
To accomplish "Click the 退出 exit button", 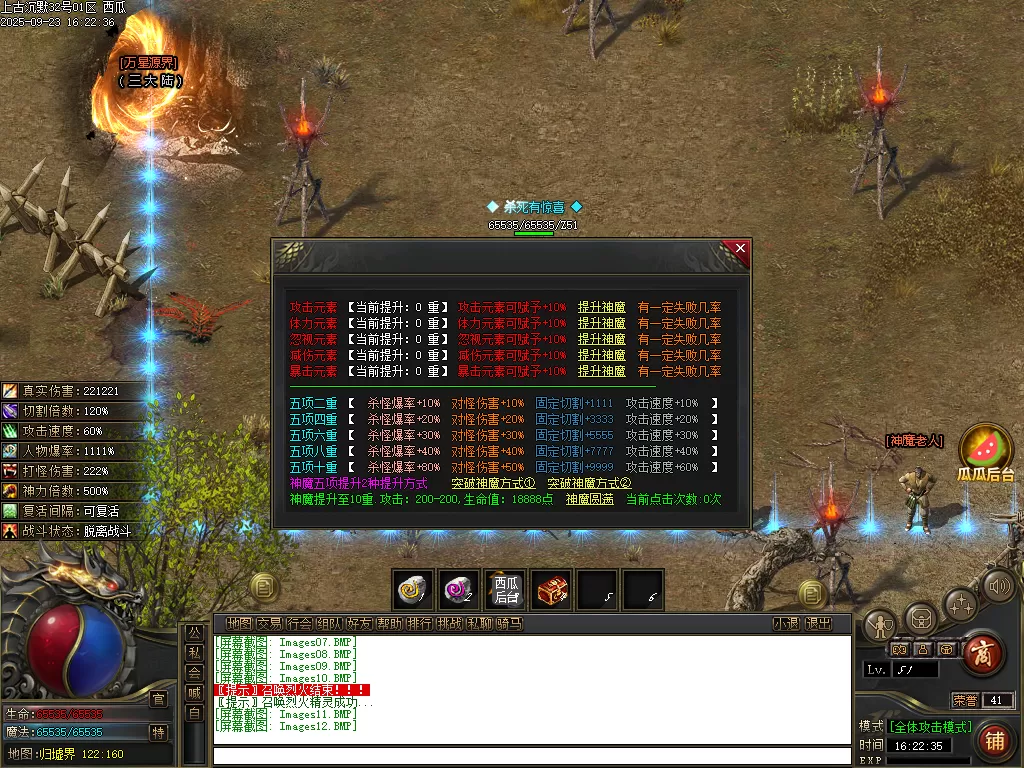I will point(818,624).
